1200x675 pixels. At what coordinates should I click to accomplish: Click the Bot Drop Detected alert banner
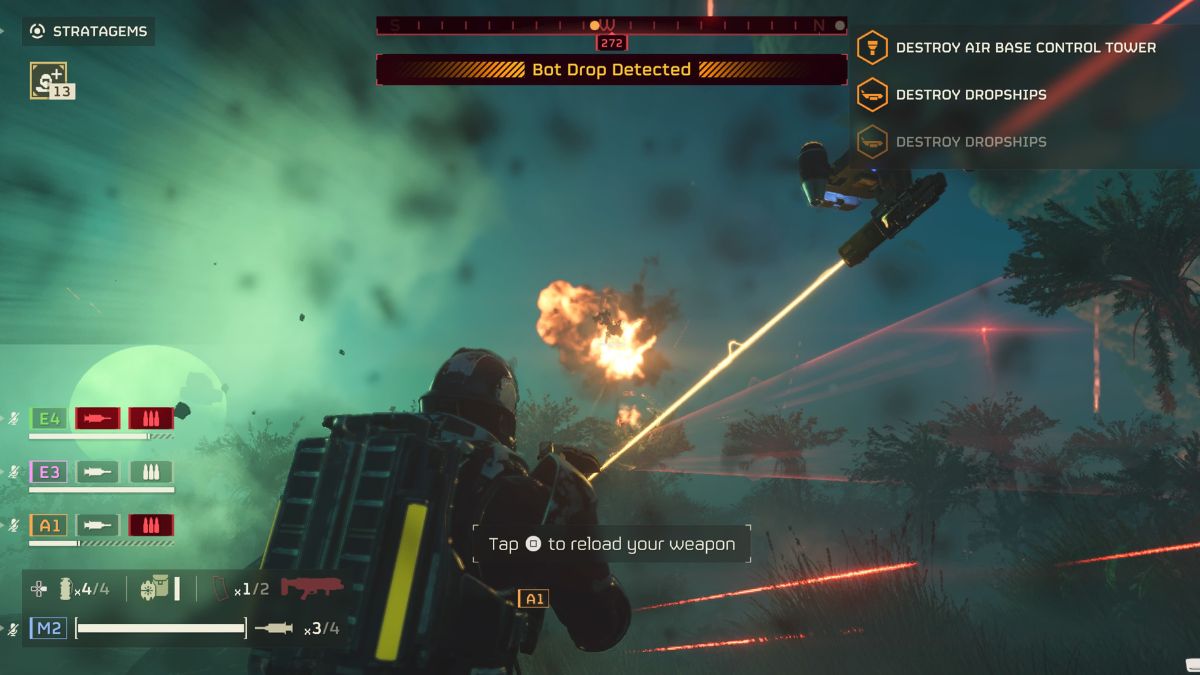pyautogui.click(x=611, y=70)
